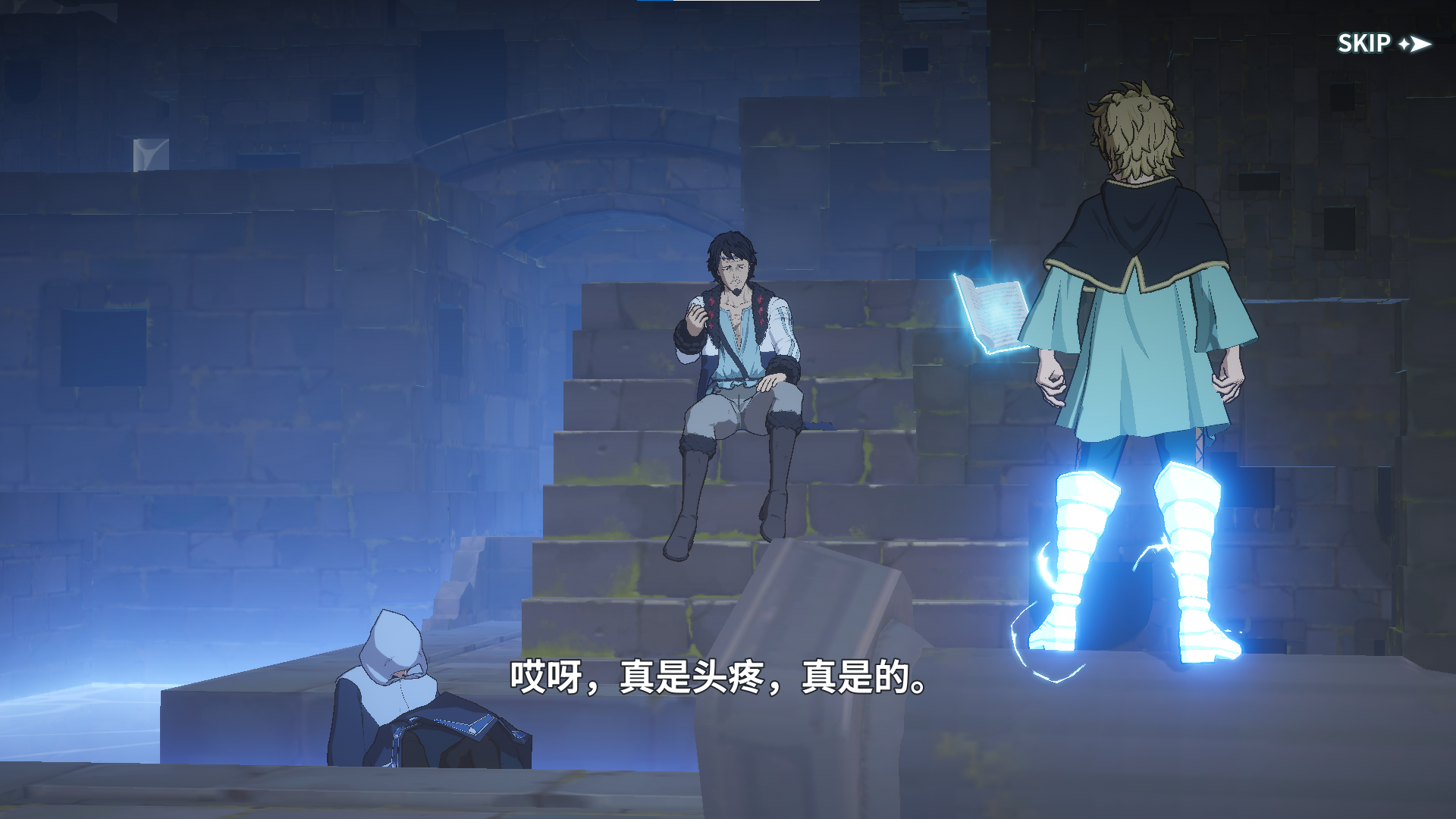Viewport: 1456px width, 819px height.
Task: Click the sparkle icon next to SKIP text
Action: (1405, 43)
